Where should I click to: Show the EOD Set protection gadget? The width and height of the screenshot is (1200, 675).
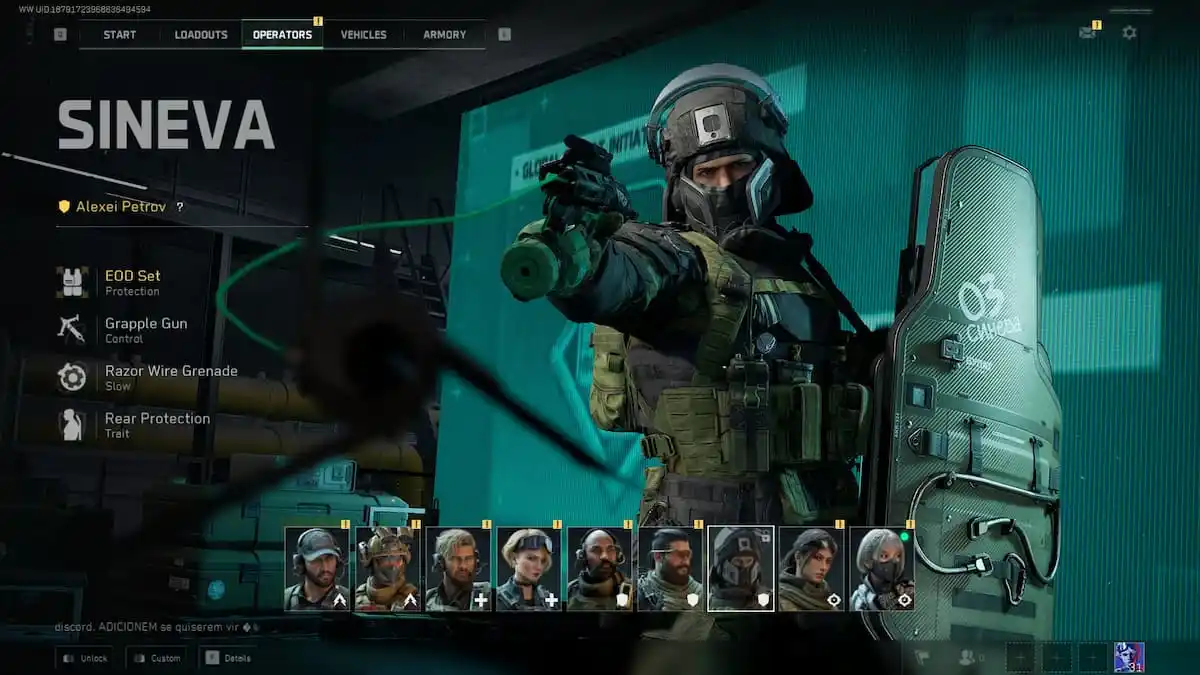coord(132,282)
